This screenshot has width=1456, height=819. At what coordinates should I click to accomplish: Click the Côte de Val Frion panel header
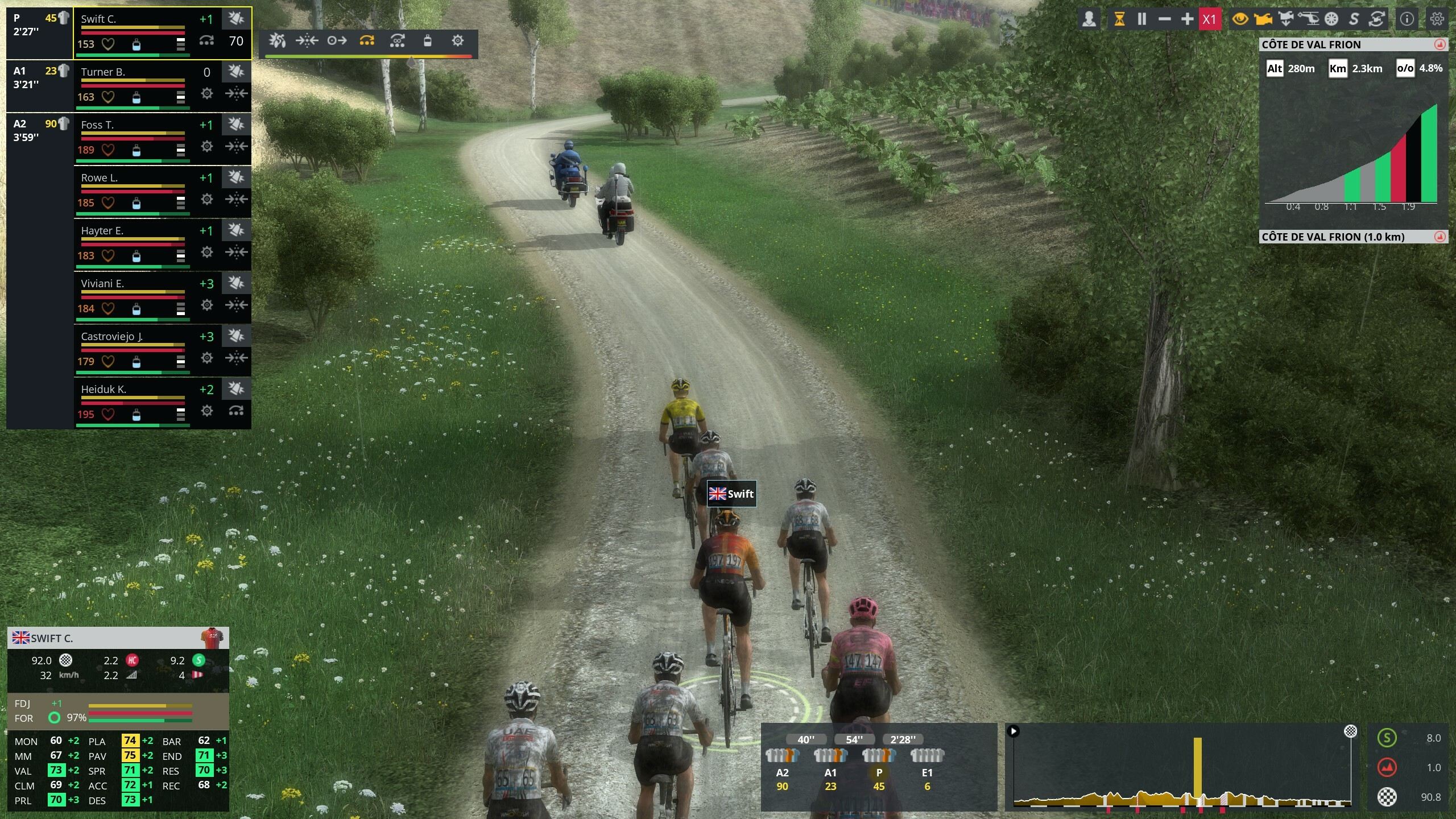pos(1325,45)
